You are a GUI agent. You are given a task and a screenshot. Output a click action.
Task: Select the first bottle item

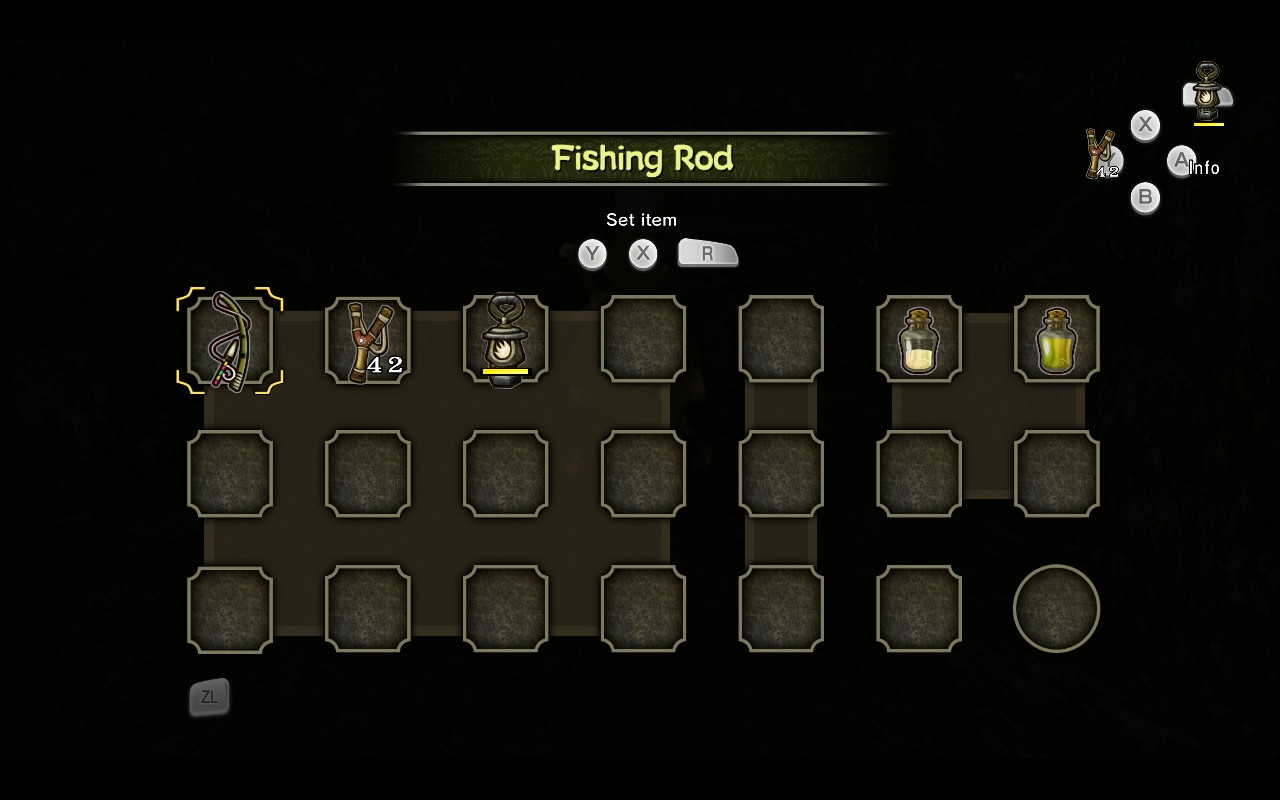[x=919, y=340]
